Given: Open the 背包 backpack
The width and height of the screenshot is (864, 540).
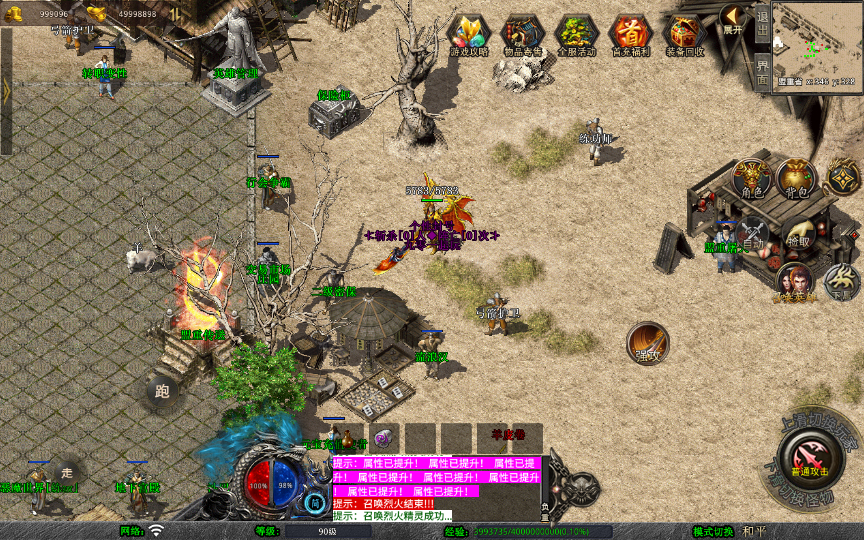Looking at the screenshot, I should tap(796, 178).
